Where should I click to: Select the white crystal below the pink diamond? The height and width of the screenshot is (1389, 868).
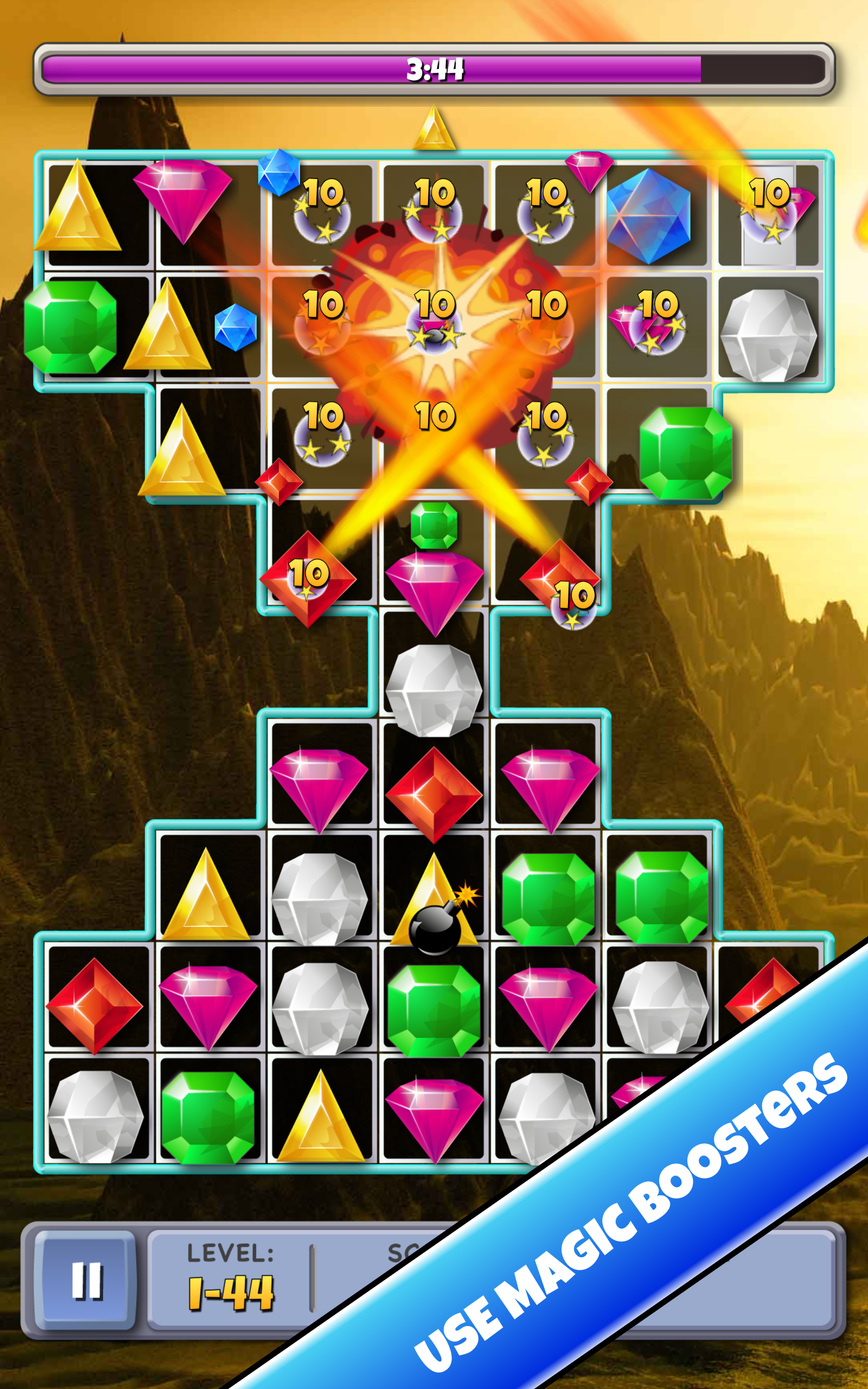pos(433,694)
